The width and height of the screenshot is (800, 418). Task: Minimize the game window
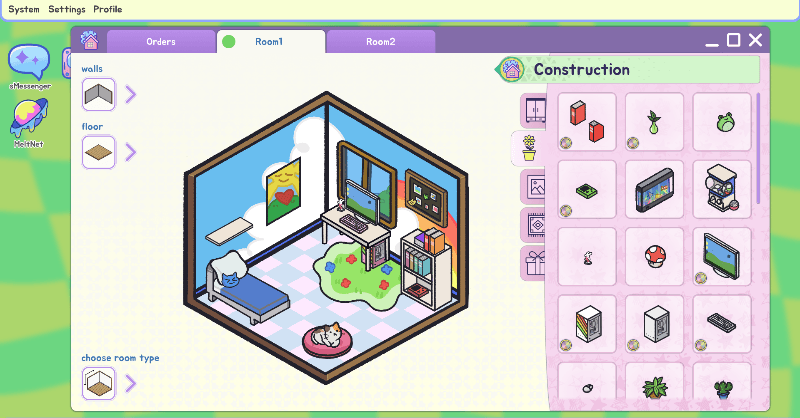point(712,41)
